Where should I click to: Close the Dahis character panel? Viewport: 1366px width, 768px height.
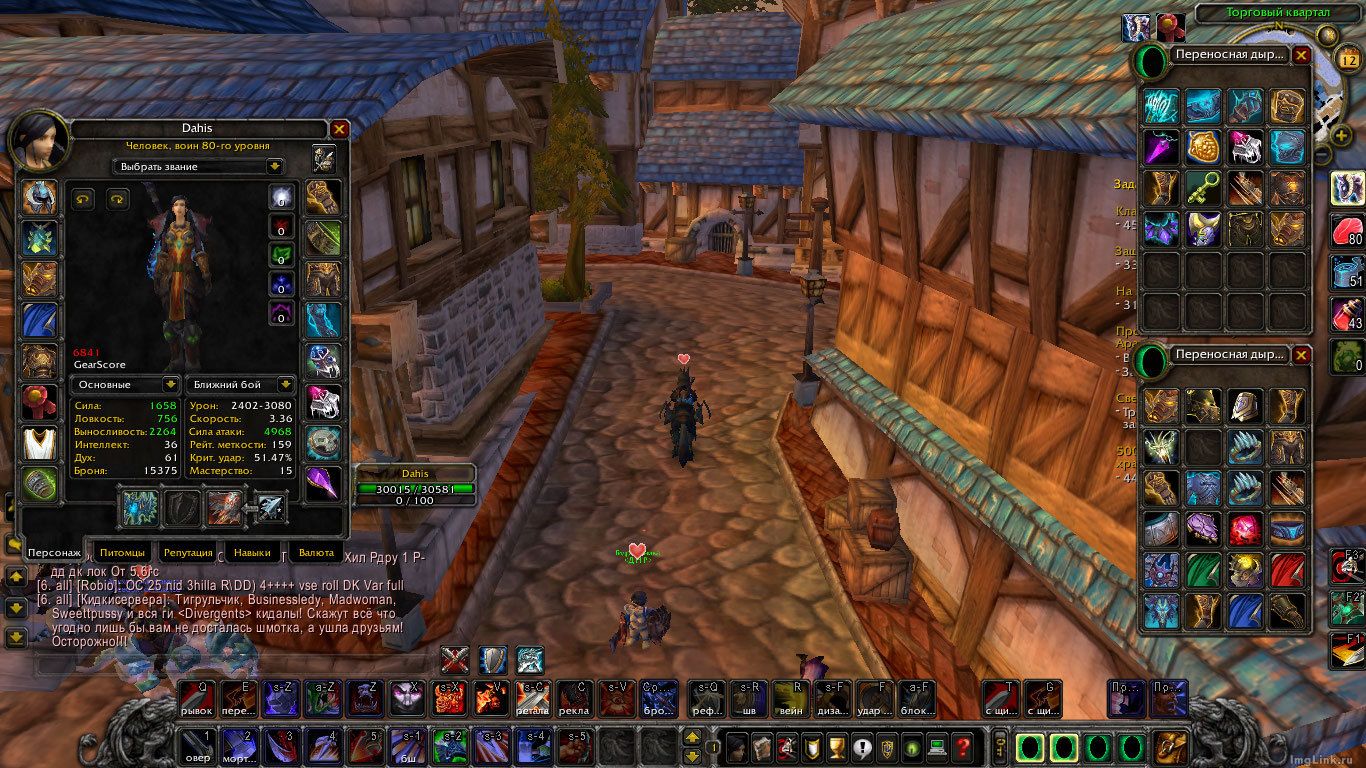point(340,129)
